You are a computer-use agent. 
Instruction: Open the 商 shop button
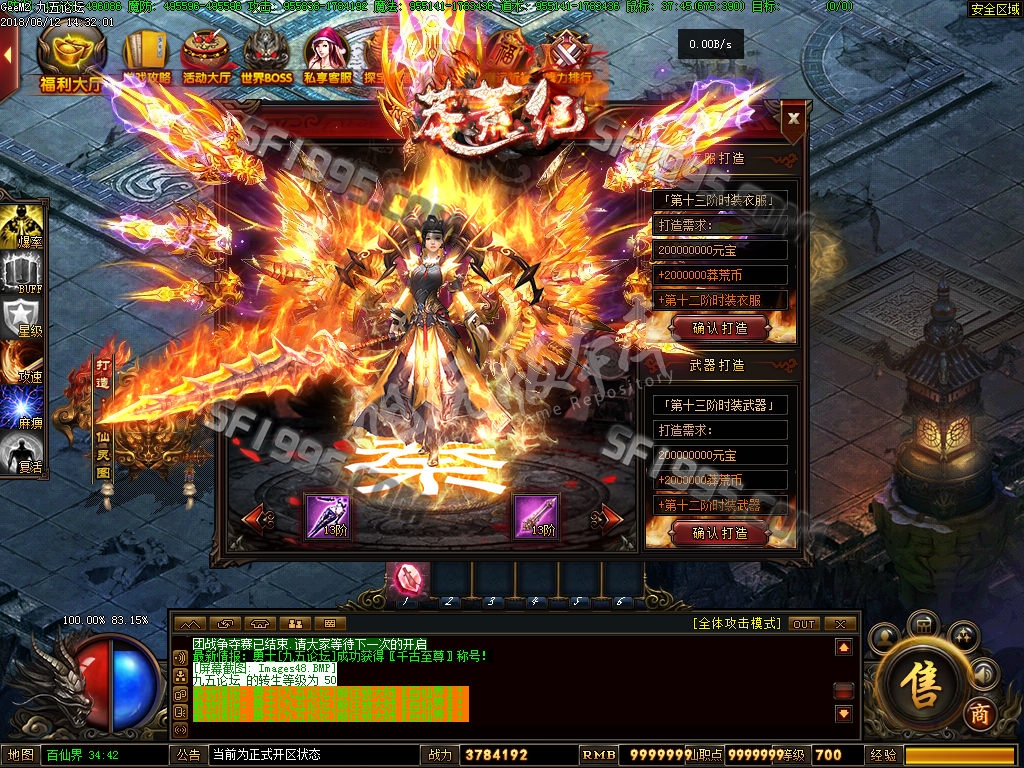point(979,716)
